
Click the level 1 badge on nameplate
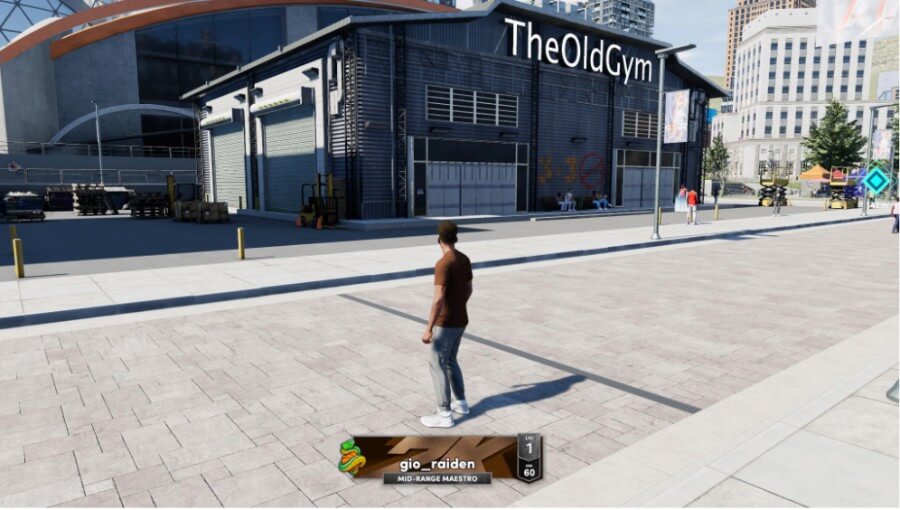click(x=529, y=446)
